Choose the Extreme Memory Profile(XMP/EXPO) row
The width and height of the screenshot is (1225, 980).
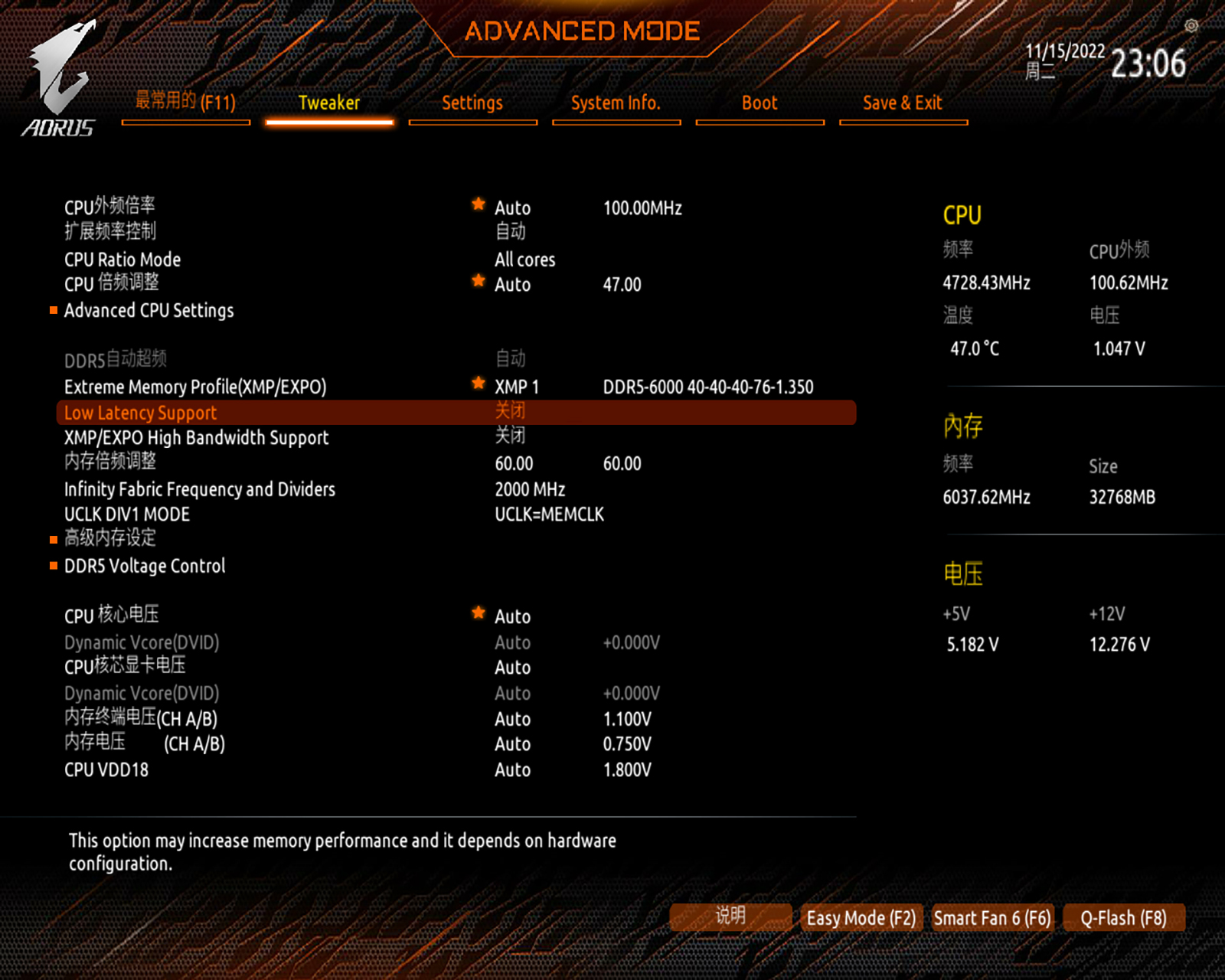[x=195, y=387]
